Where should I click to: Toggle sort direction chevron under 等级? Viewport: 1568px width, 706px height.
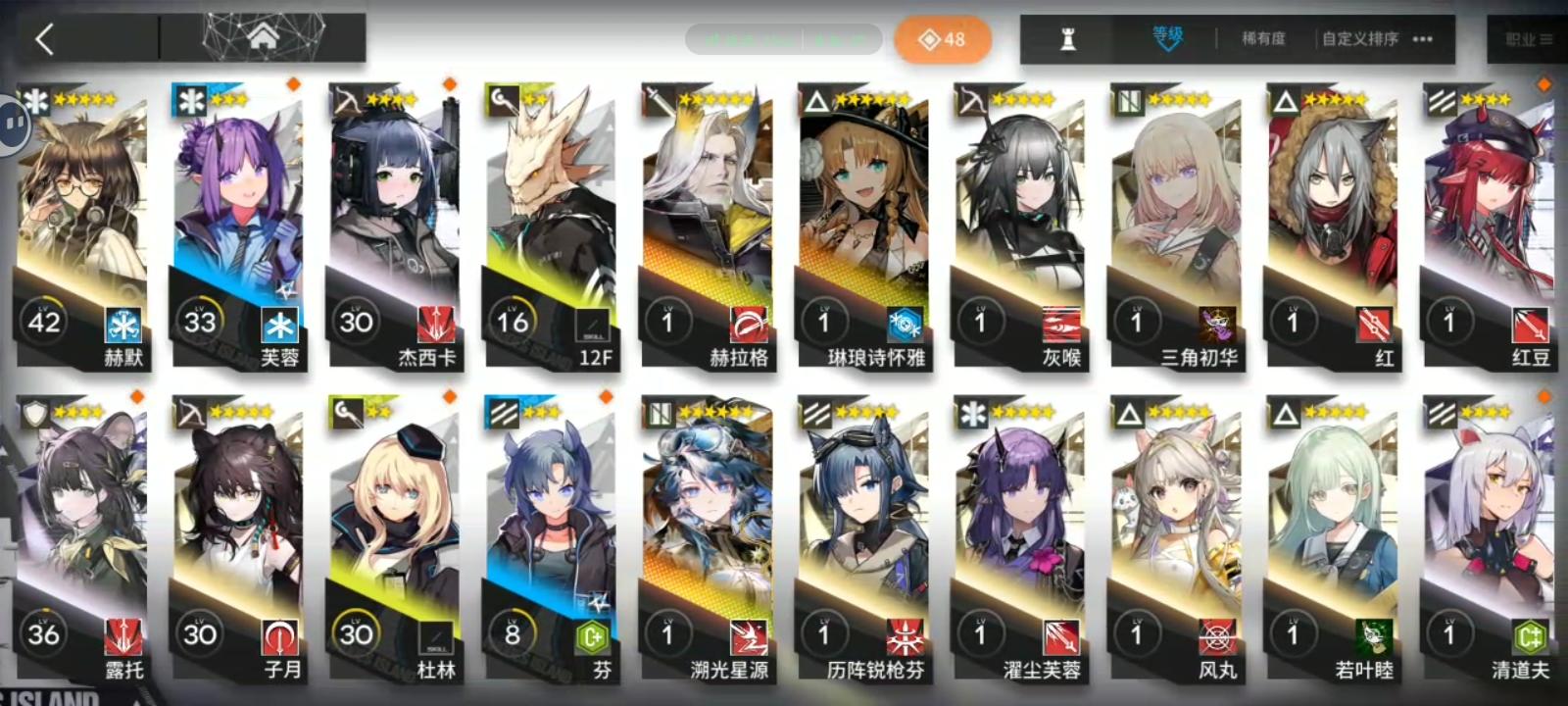1167,48
